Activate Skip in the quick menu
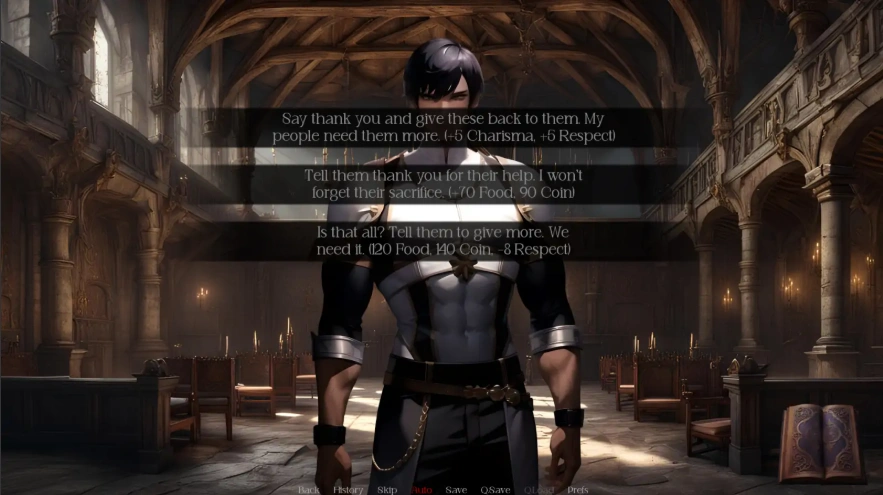This screenshot has width=883, height=495. [387, 490]
